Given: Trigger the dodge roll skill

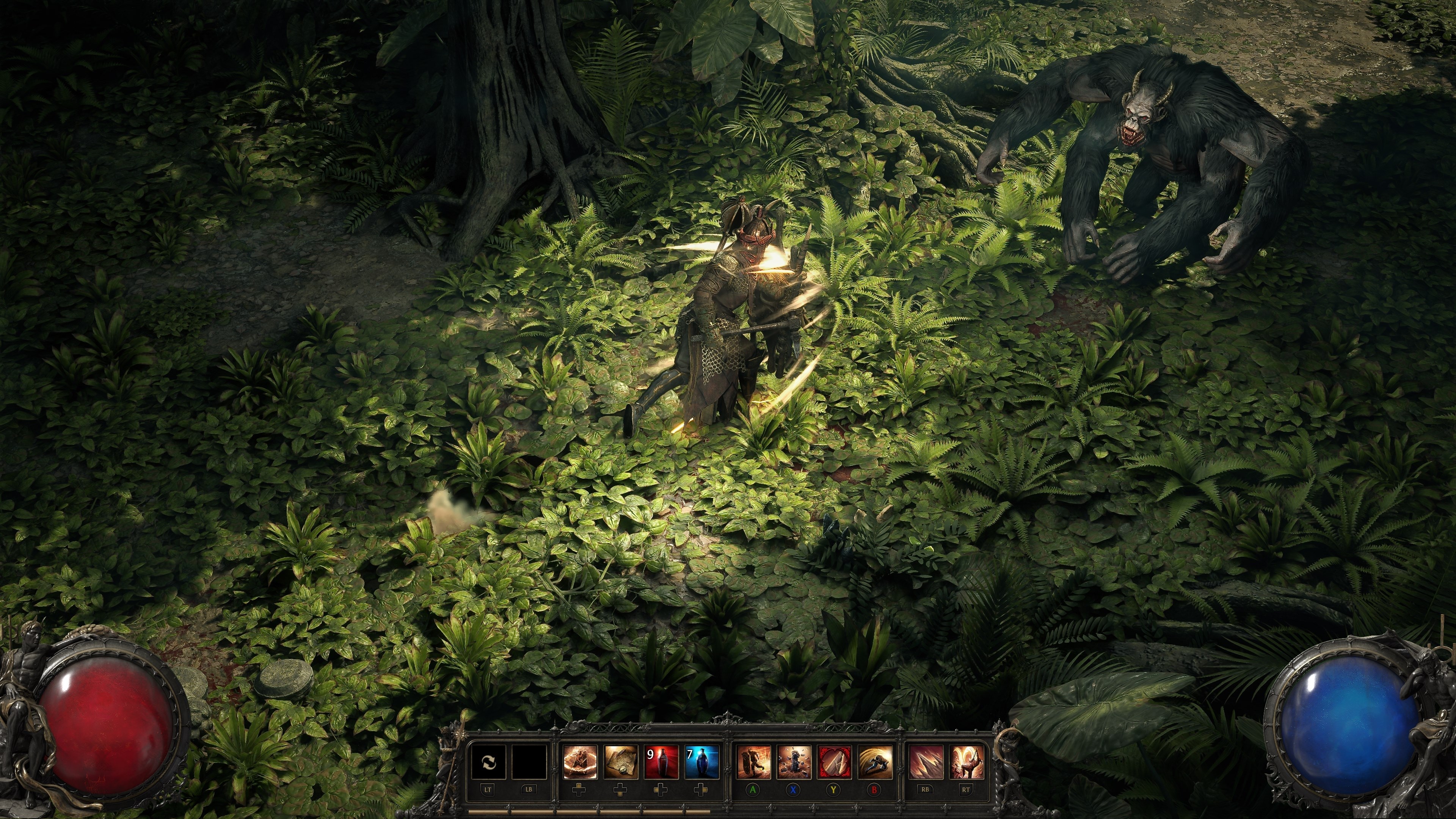Looking at the screenshot, I should click(x=875, y=763).
